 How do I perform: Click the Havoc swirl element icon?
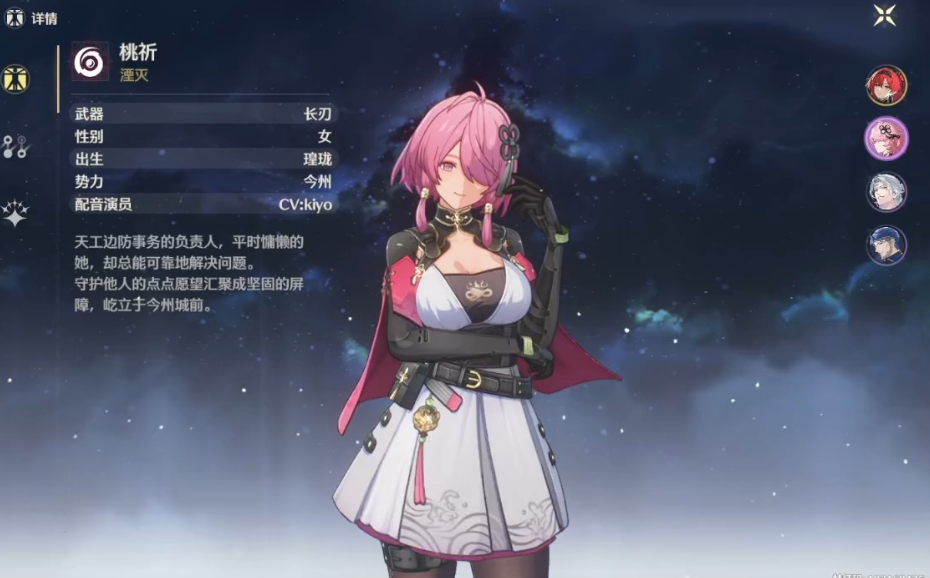coord(90,62)
